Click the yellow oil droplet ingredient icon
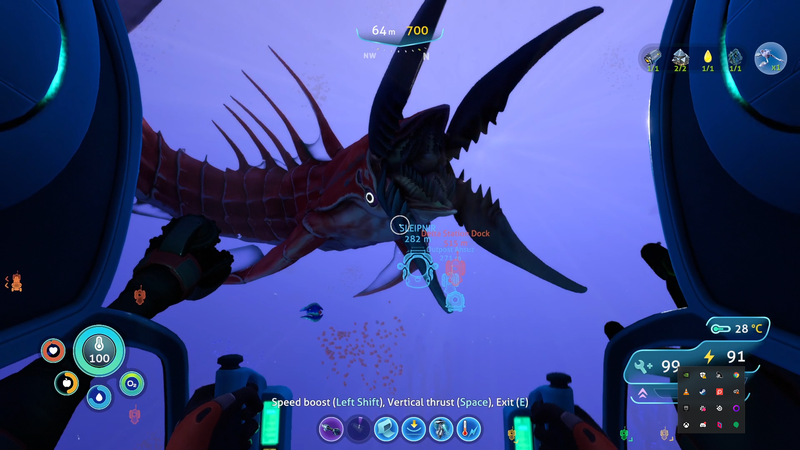The width and height of the screenshot is (800, 450). [x=707, y=58]
